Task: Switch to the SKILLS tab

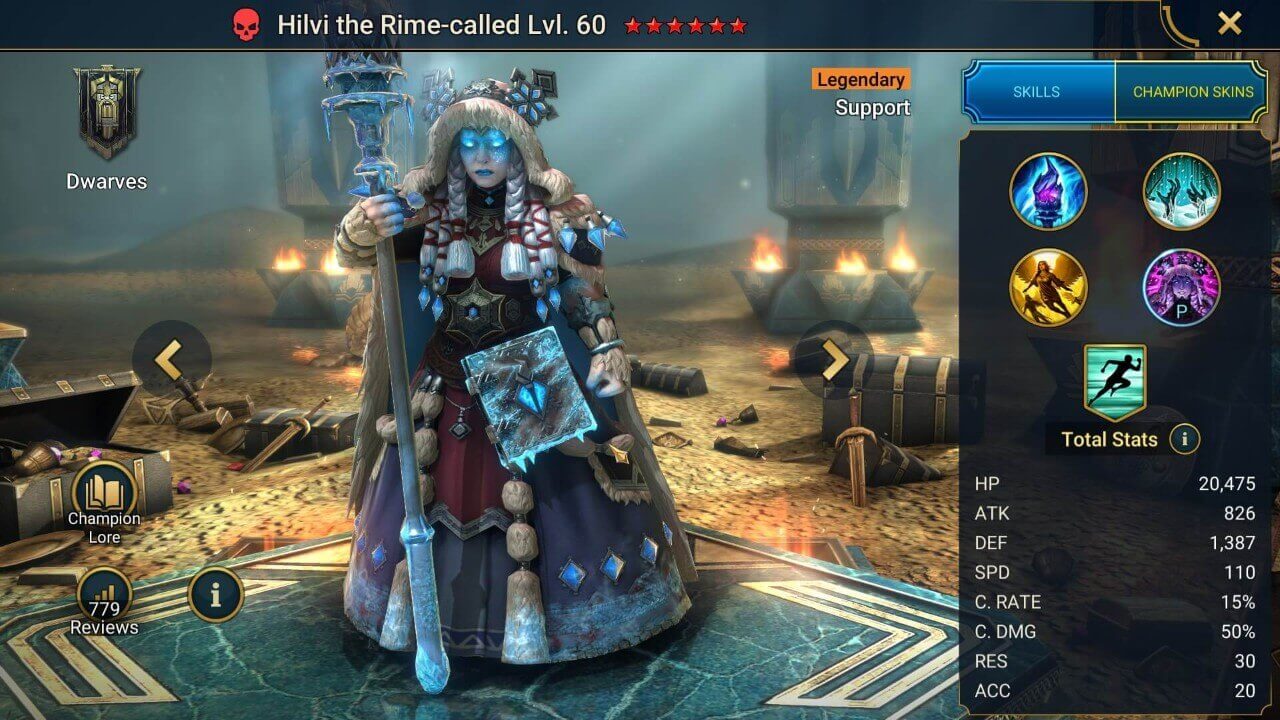Action: [1037, 90]
